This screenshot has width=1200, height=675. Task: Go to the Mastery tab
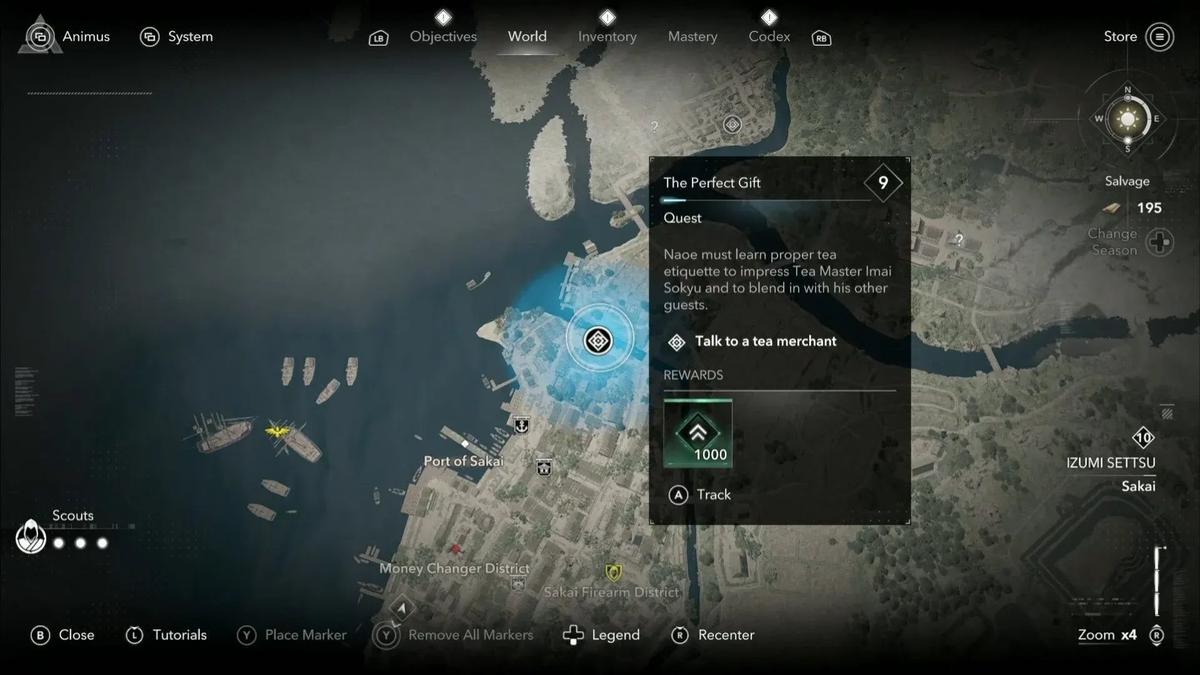(x=692, y=36)
